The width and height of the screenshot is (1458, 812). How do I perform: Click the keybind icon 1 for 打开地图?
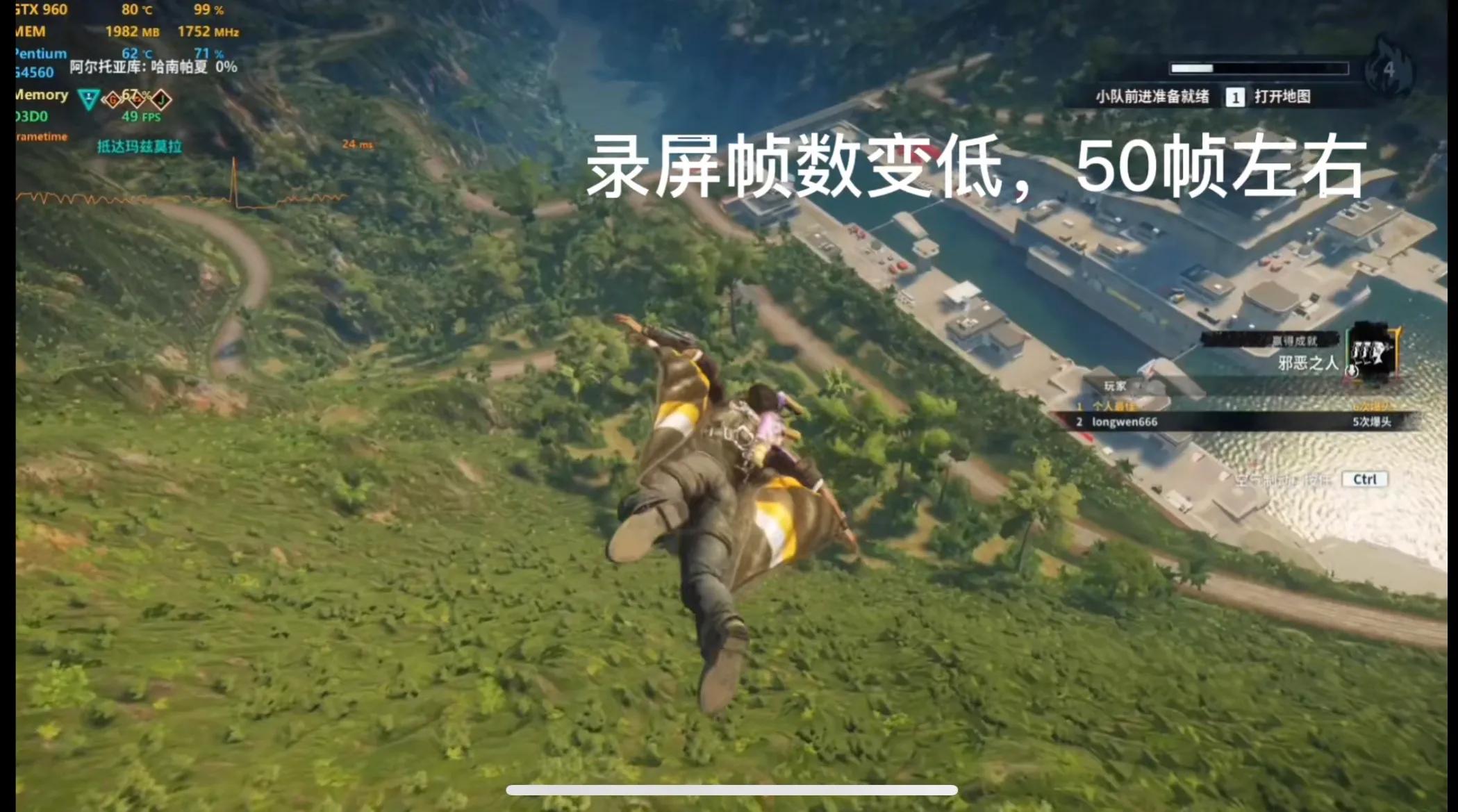pyautogui.click(x=1234, y=98)
